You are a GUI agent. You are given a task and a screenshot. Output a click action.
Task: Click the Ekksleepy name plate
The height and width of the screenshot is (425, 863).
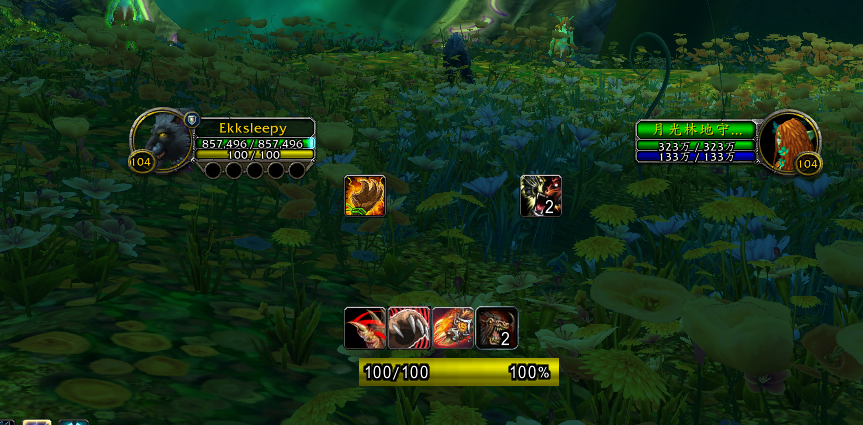click(254, 128)
